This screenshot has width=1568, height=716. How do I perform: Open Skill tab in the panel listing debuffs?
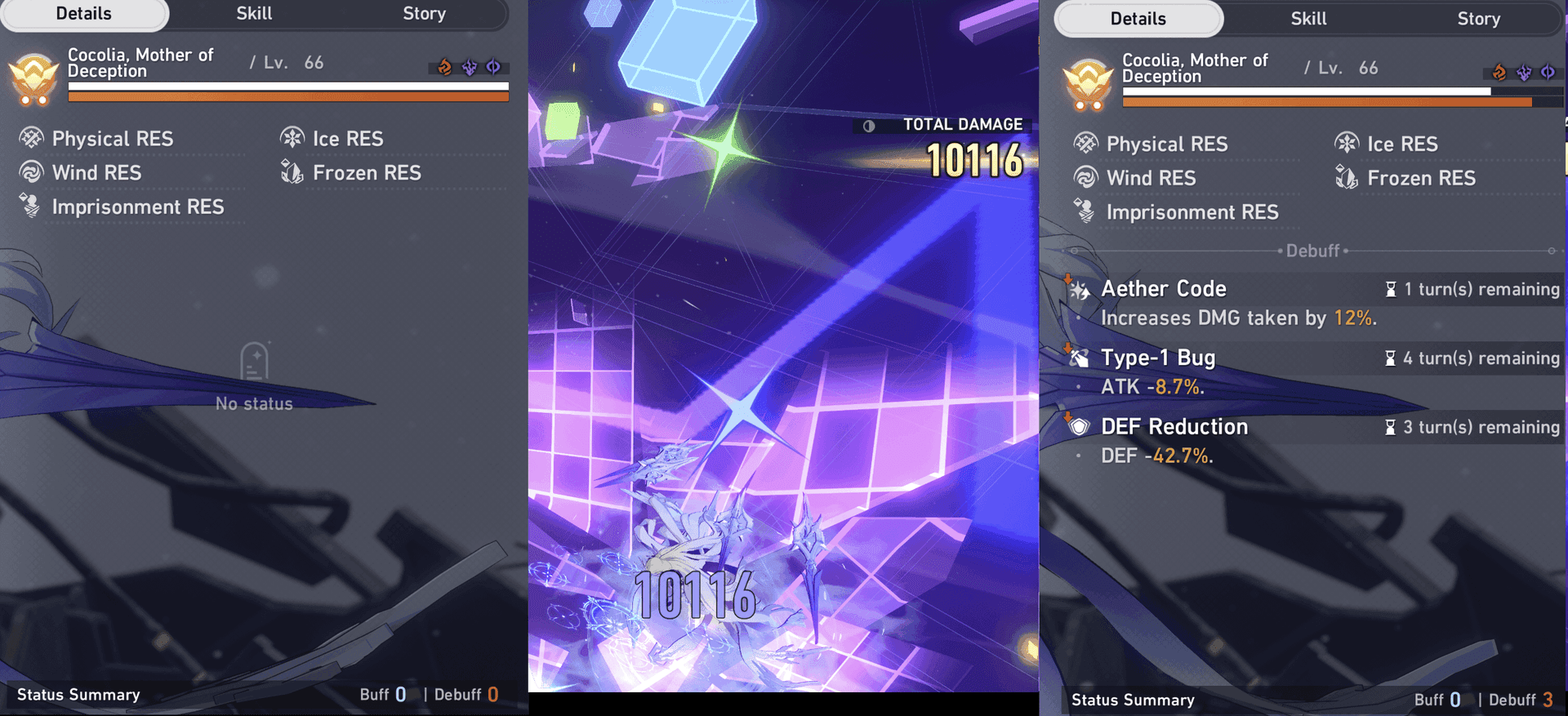pos(1308,19)
